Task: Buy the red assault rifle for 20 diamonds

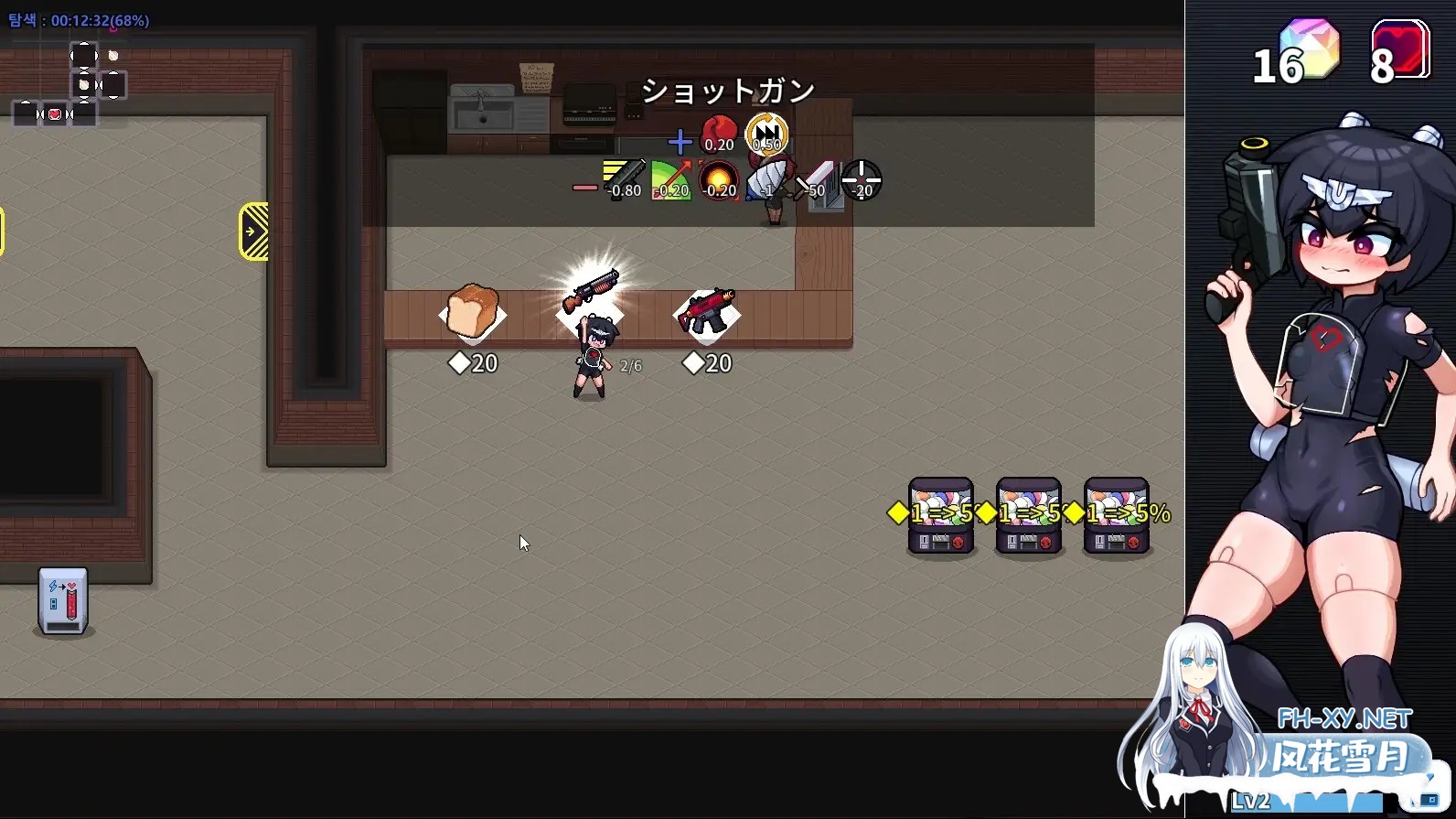Action: coord(706,311)
